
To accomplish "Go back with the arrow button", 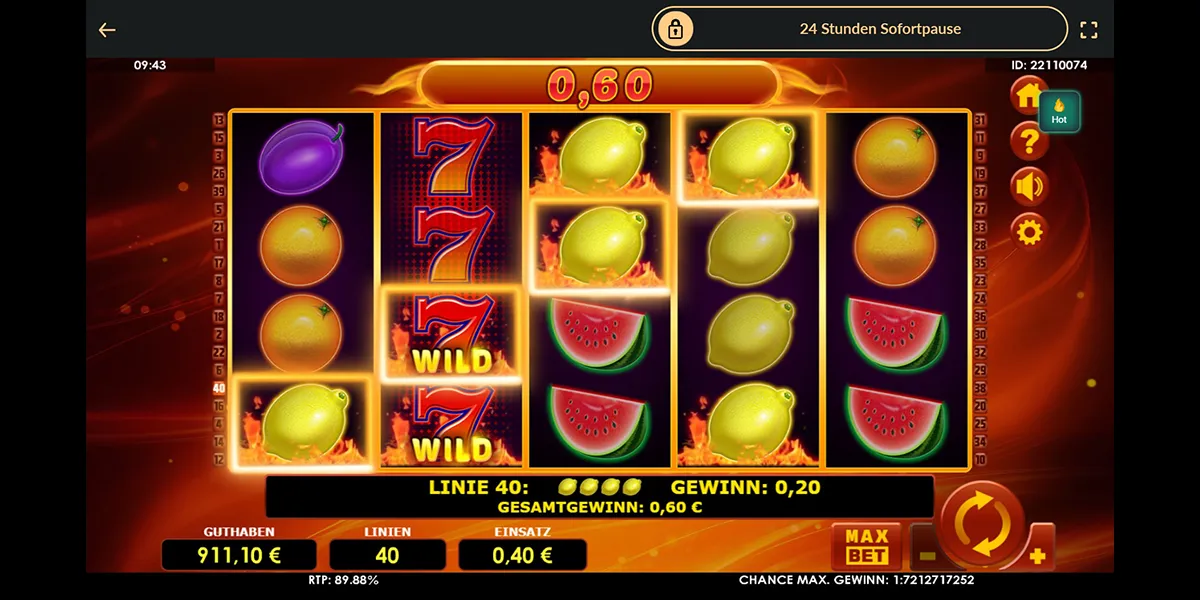I will point(107,30).
